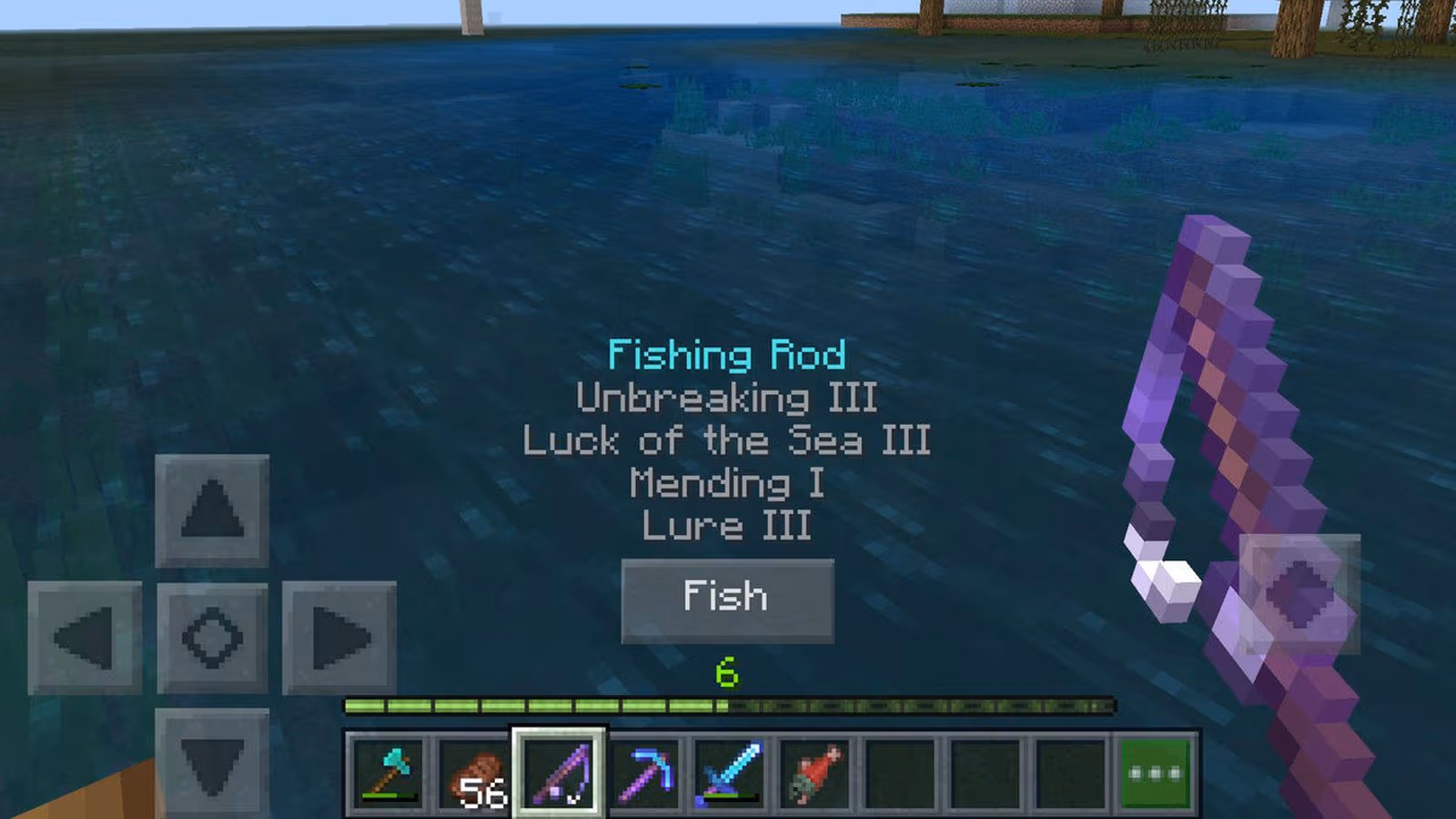The width and height of the screenshot is (1456, 819).
Task: Click the Luck of the Sea III enchantment text
Action: click(727, 441)
